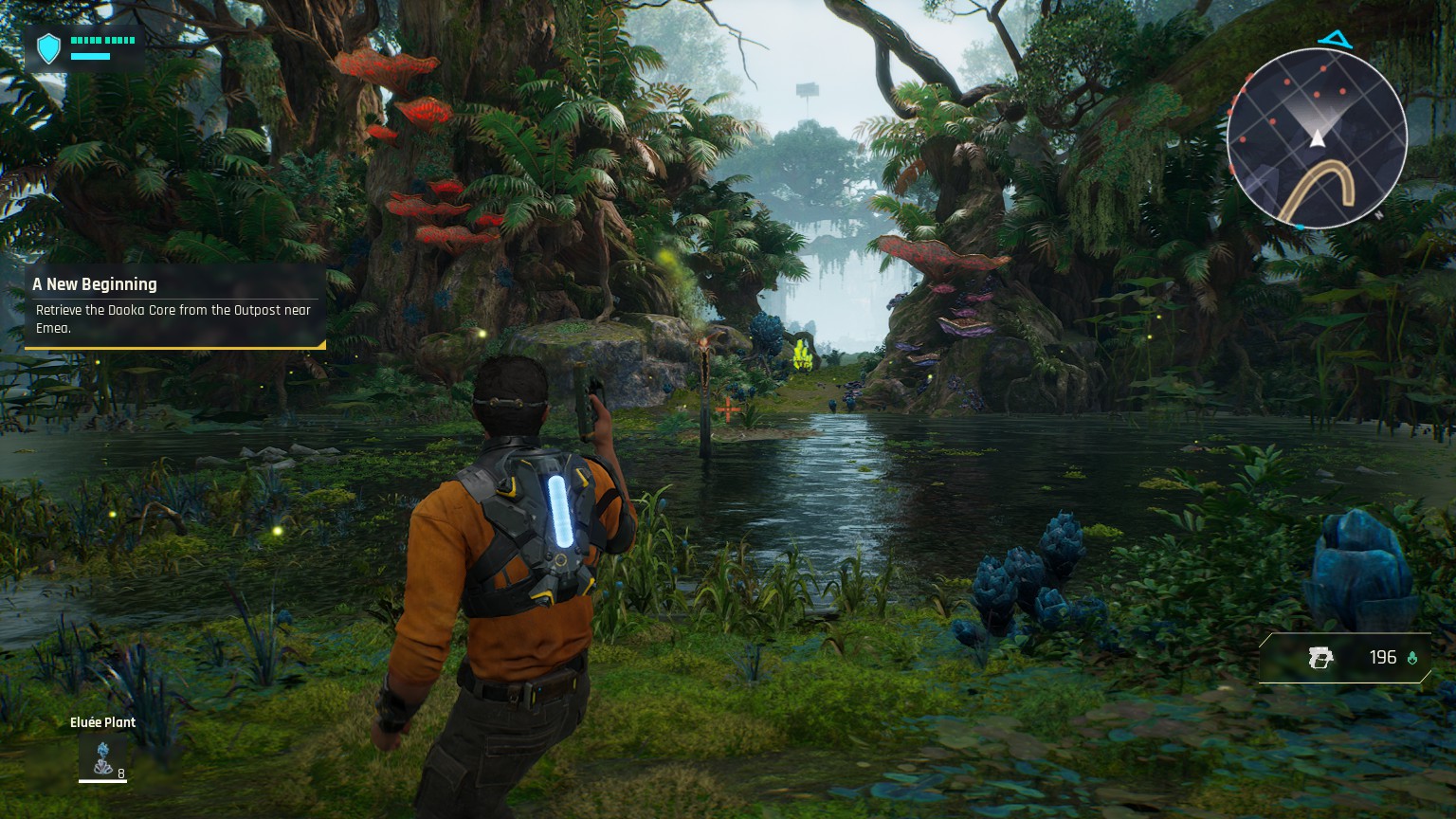1456x819 pixels.
Task: Open the circular minimap
Action: 1317,138
